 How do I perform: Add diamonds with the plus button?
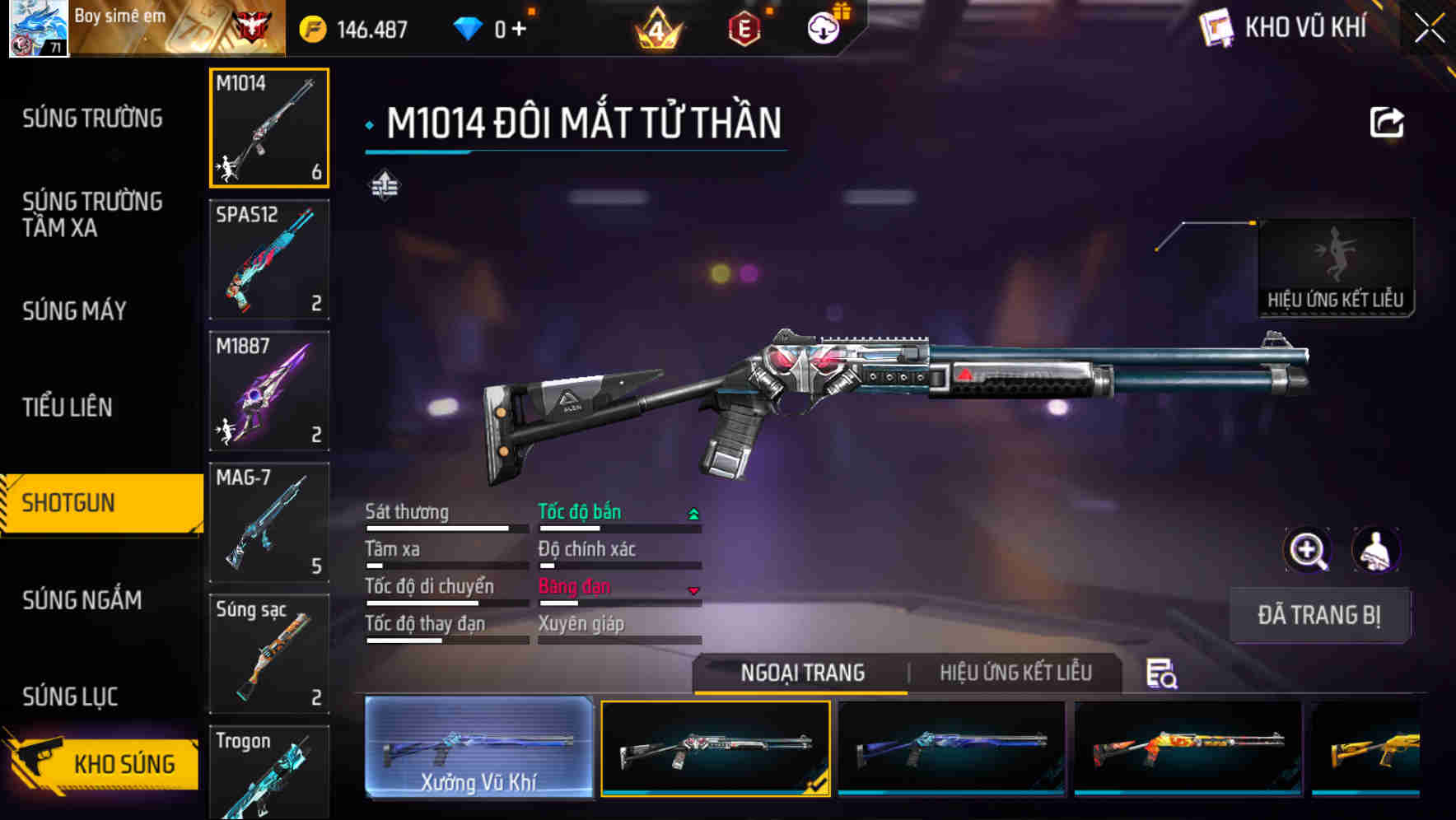(x=519, y=30)
